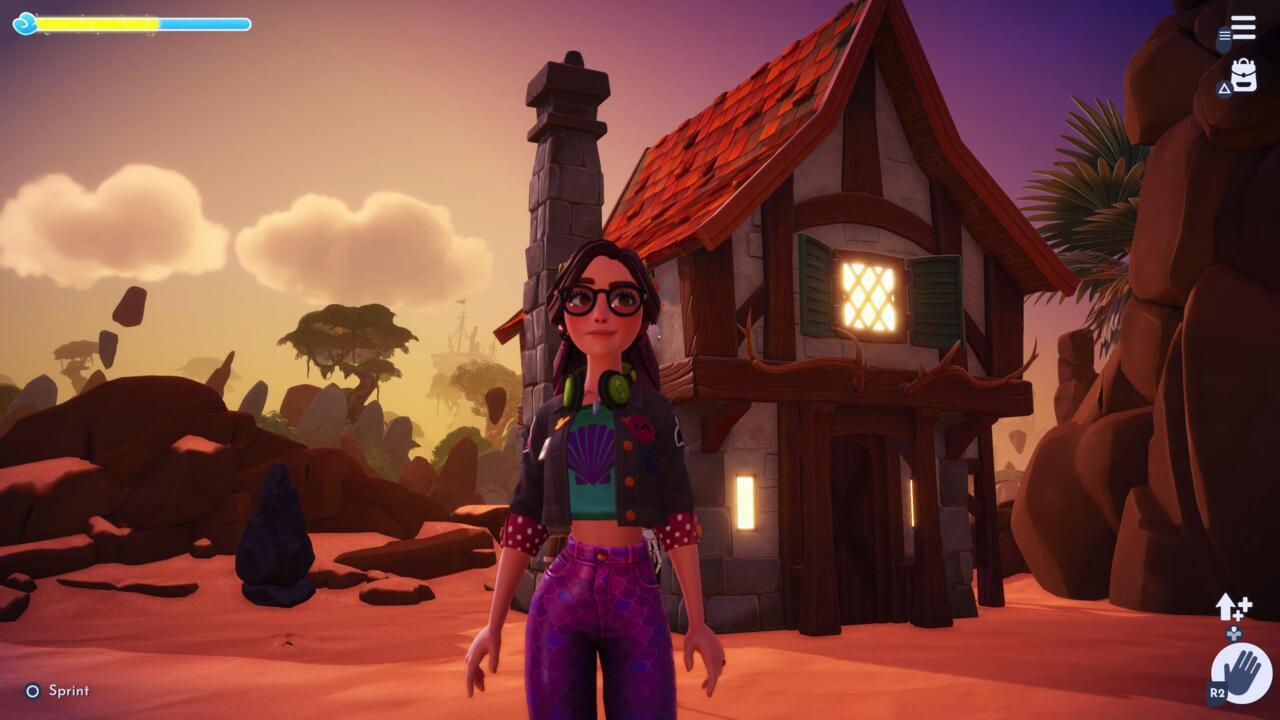Click the D-pad prompt icon above the hand
Viewport: 1280px width, 720px height.
tap(1234, 633)
